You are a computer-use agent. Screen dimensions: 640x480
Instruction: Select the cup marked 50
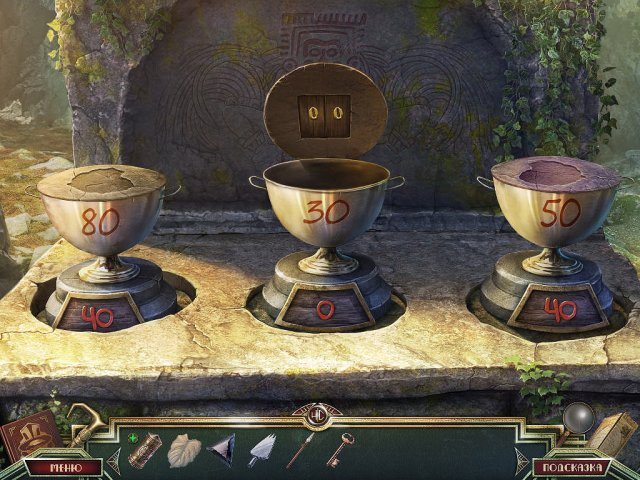pyautogui.click(x=554, y=212)
